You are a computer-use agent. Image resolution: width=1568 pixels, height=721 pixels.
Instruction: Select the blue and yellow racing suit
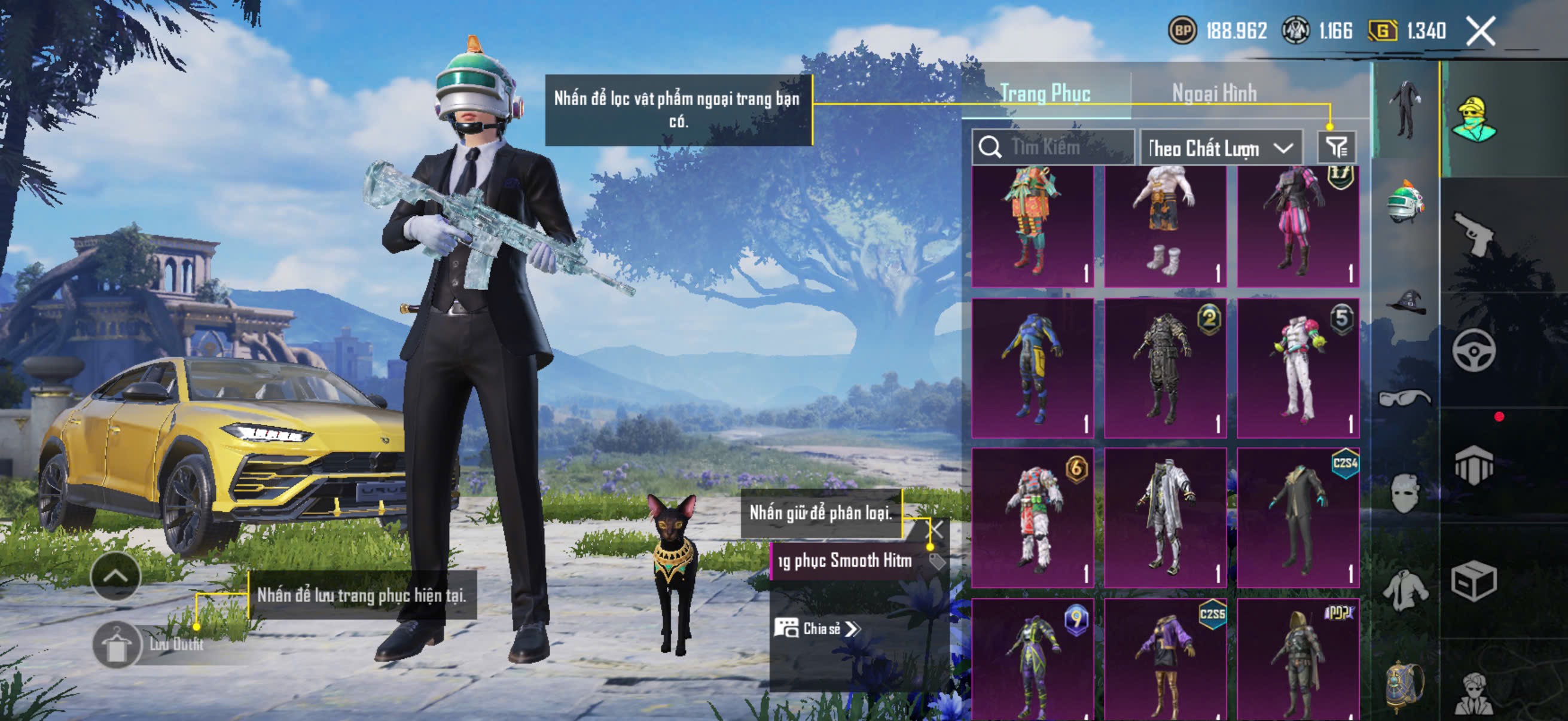(1032, 368)
